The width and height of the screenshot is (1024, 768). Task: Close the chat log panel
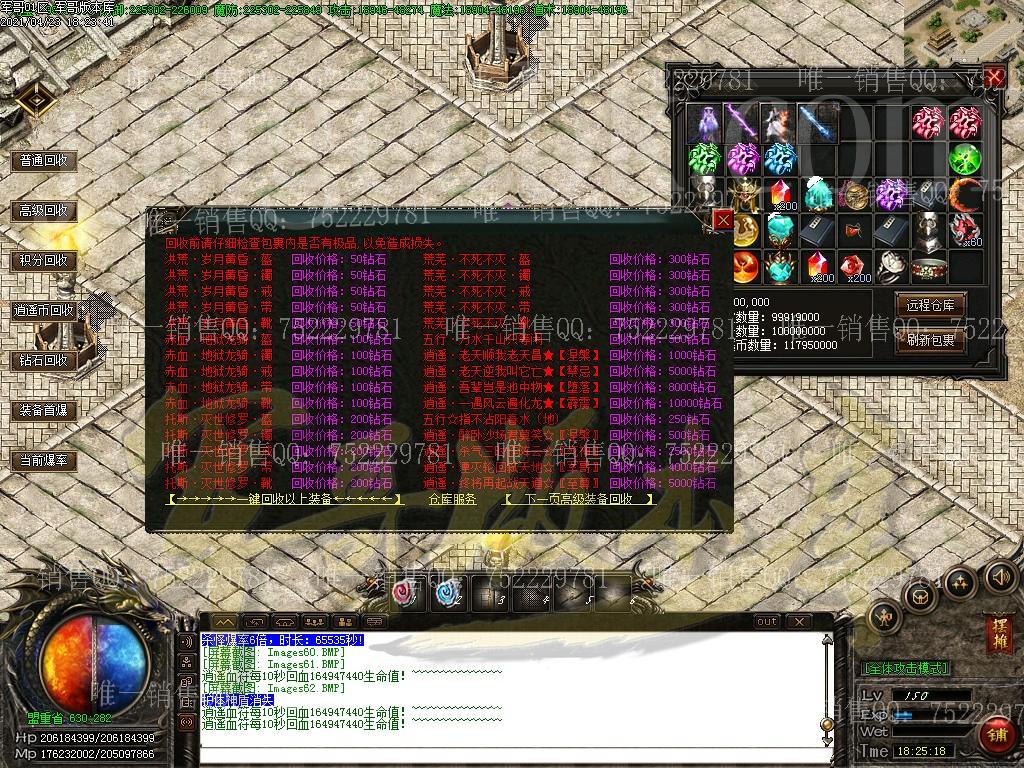pyautogui.click(x=796, y=621)
